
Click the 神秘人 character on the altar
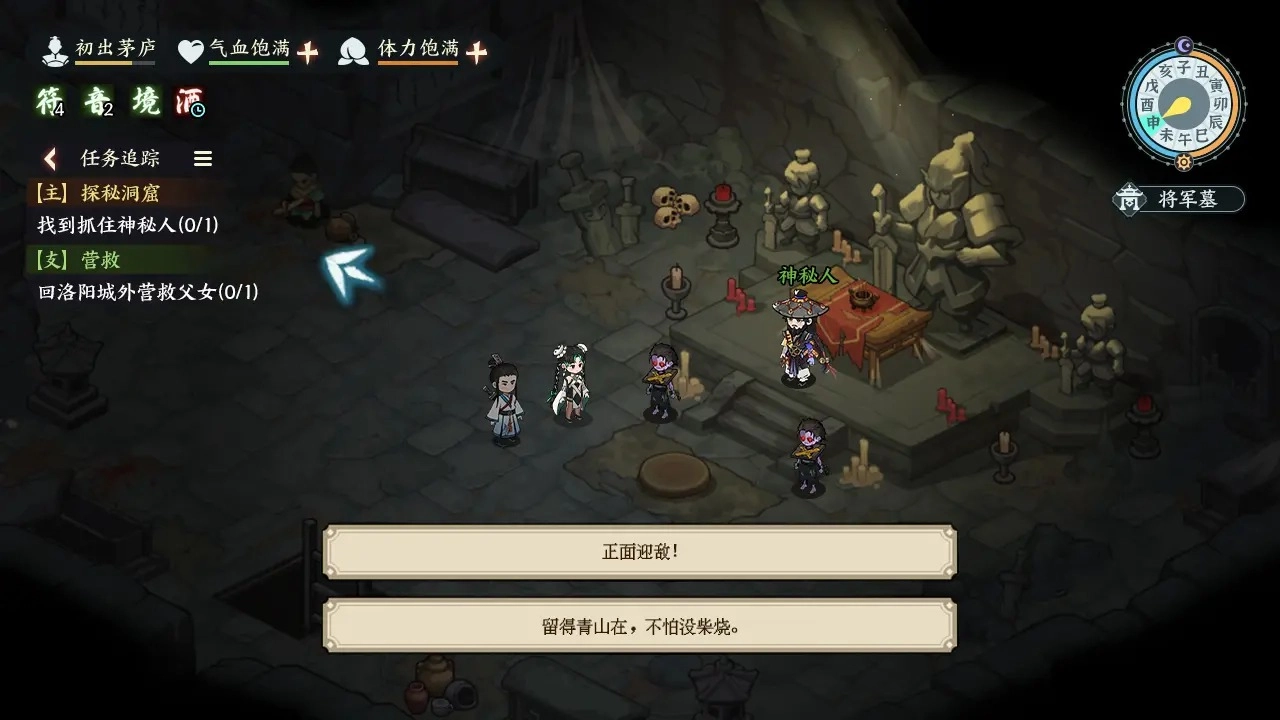(x=798, y=335)
